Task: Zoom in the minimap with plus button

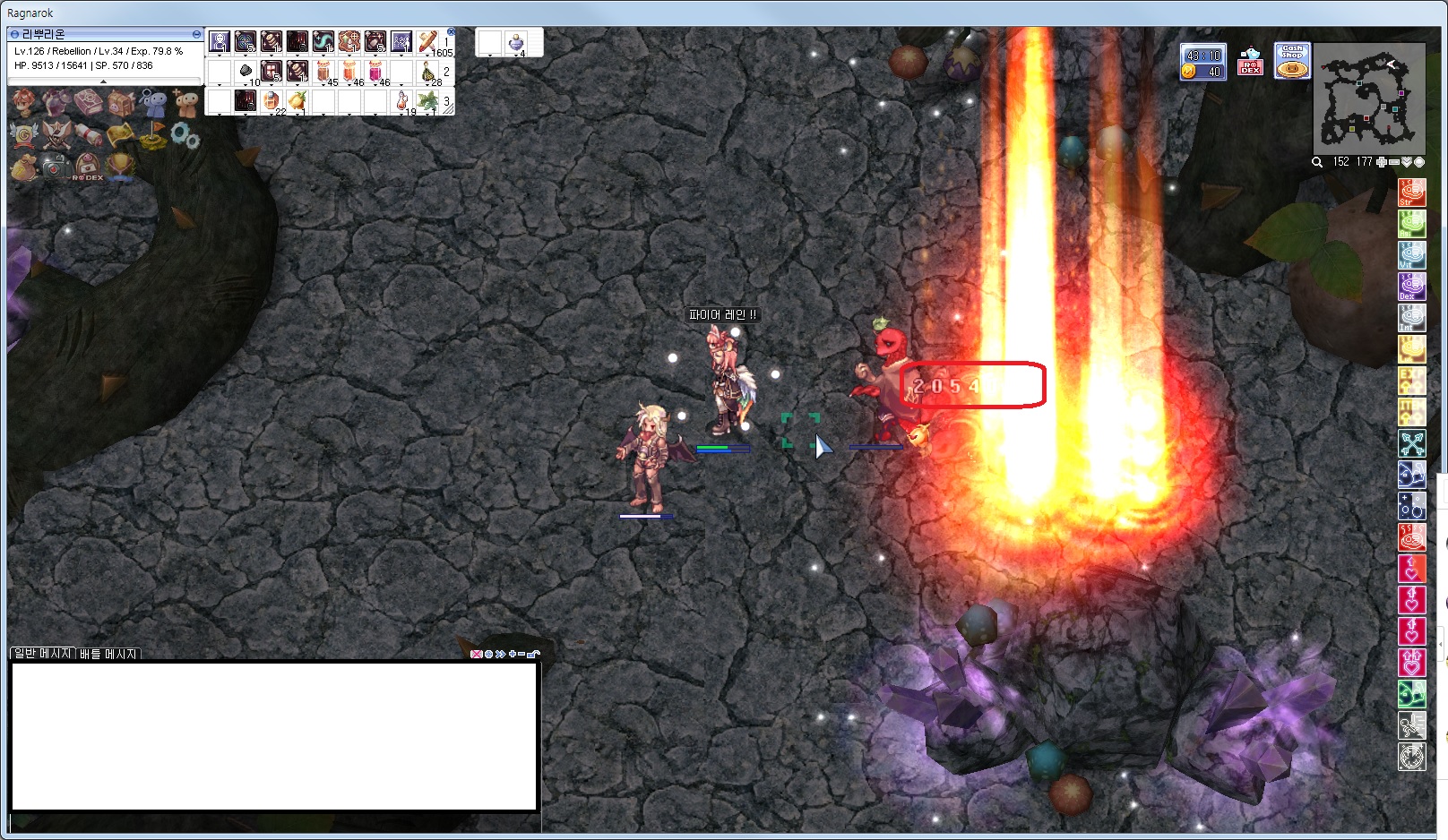Action: pyautogui.click(x=1382, y=162)
